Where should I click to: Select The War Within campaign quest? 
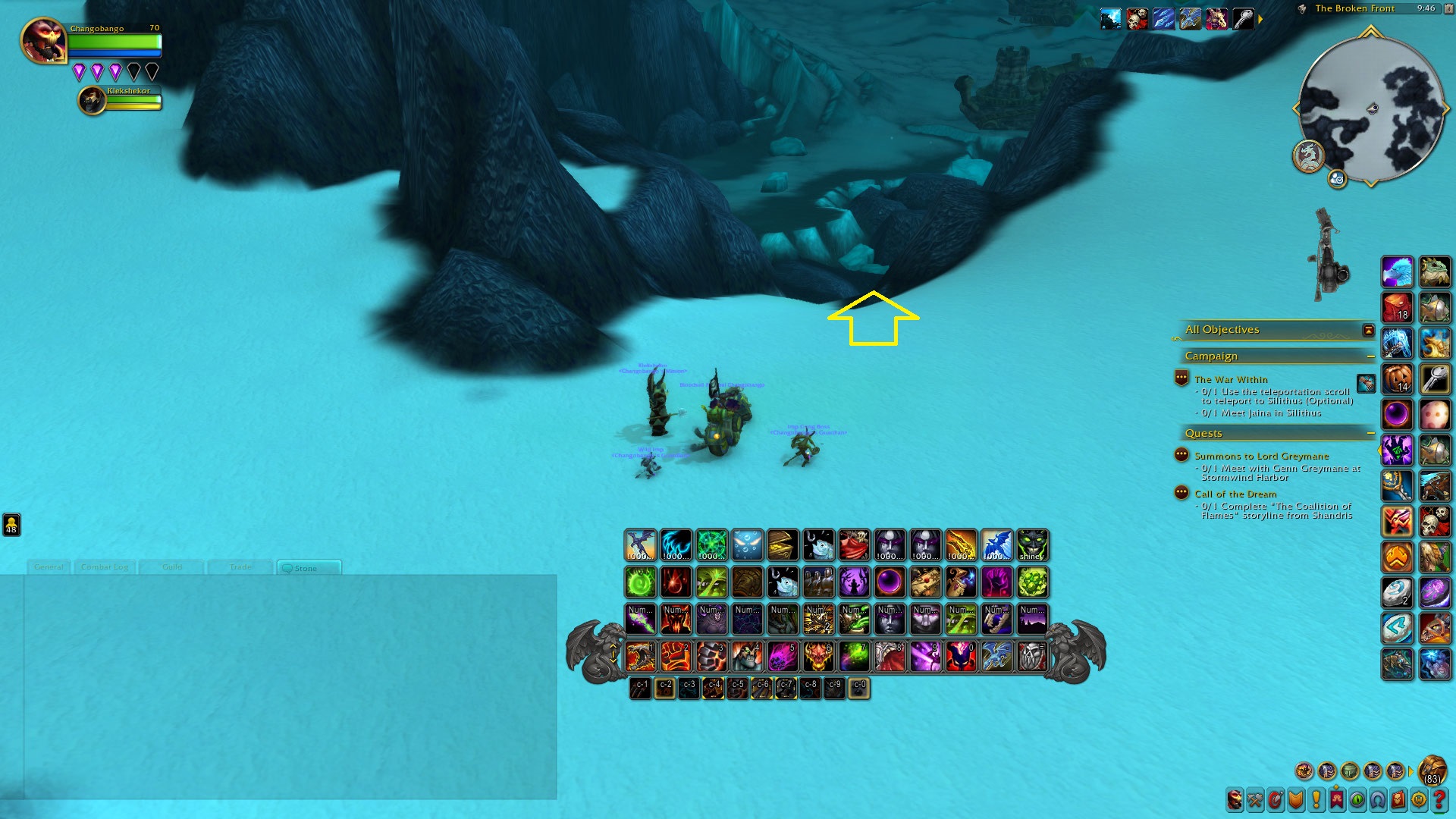pos(1231,379)
